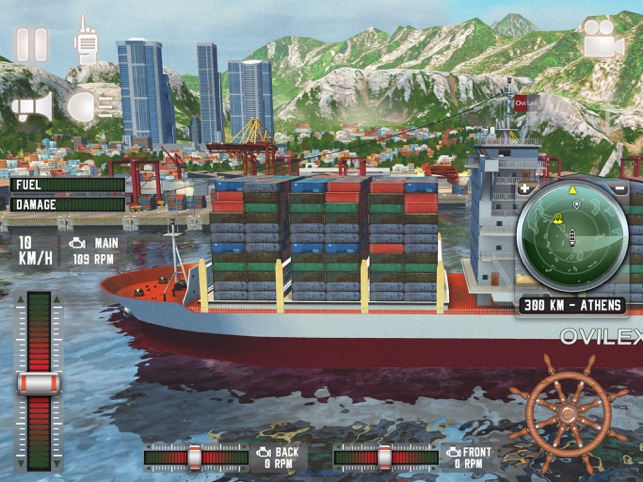The height and width of the screenshot is (482, 643).
Task: Set the back thruster slider
Action: [x=195, y=457]
